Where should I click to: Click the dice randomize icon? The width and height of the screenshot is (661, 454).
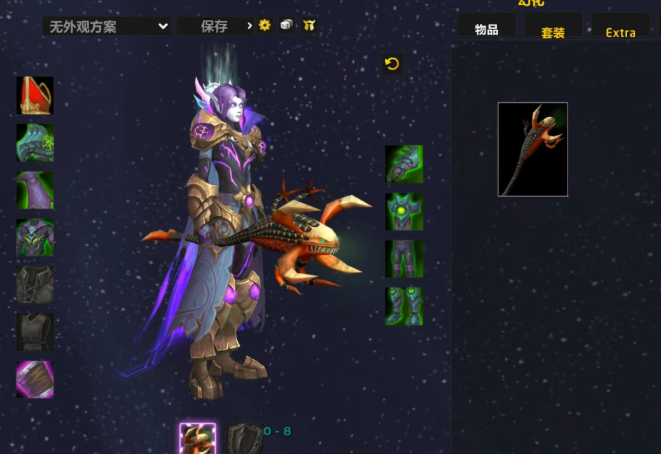(287, 25)
